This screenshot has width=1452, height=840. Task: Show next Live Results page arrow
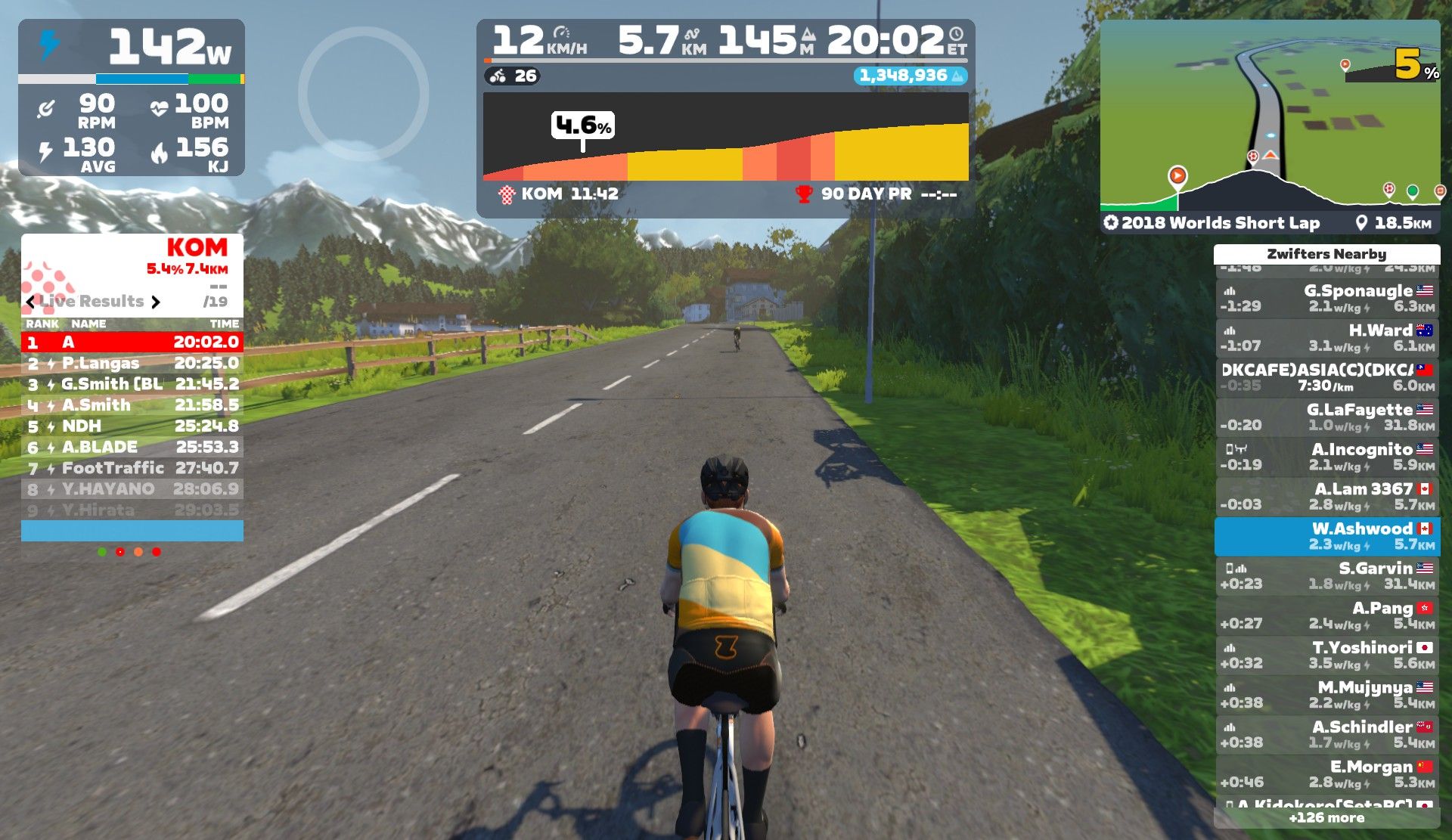click(x=156, y=302)
